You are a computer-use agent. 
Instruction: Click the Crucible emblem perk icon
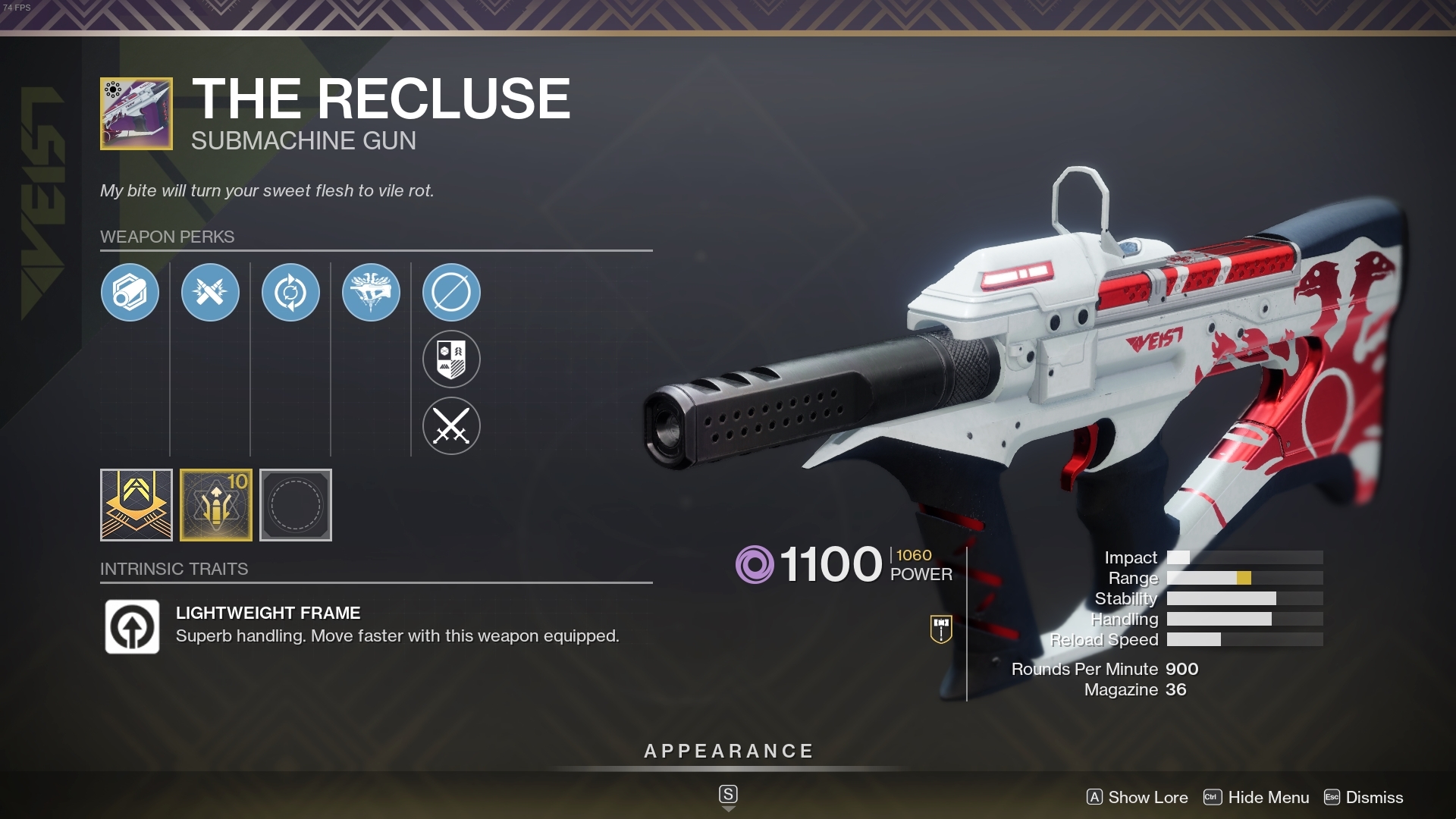coord(451,359)
